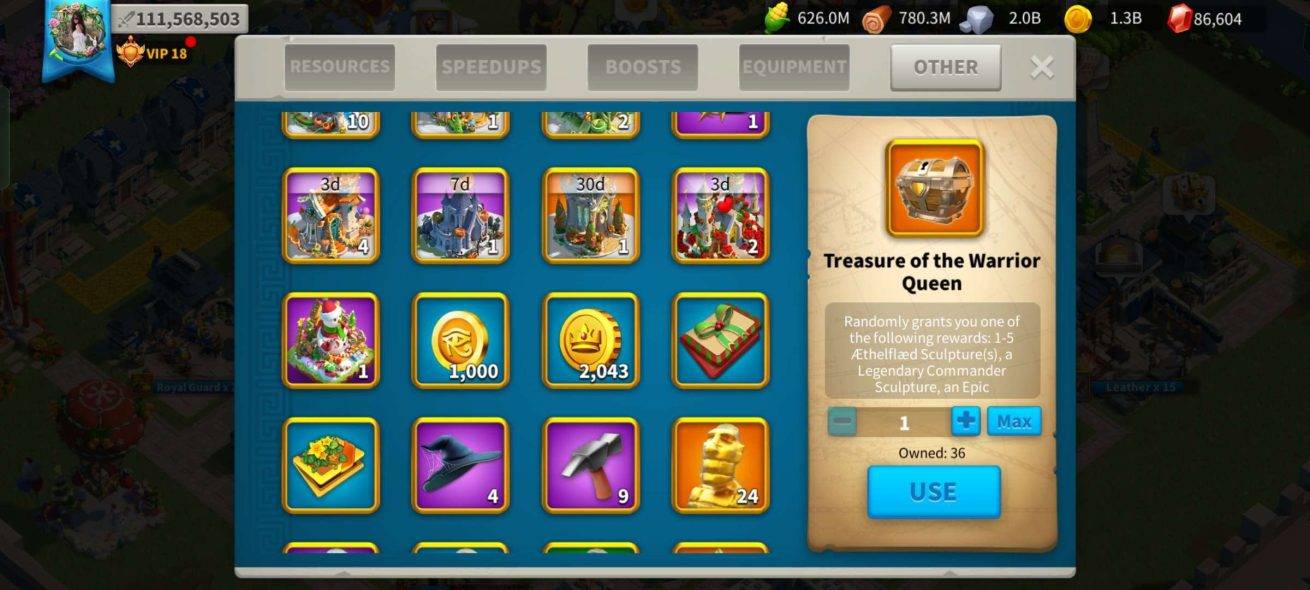Select the Equipment tab
Viewport: 1310px width, 590px height.
pos(794,67)
